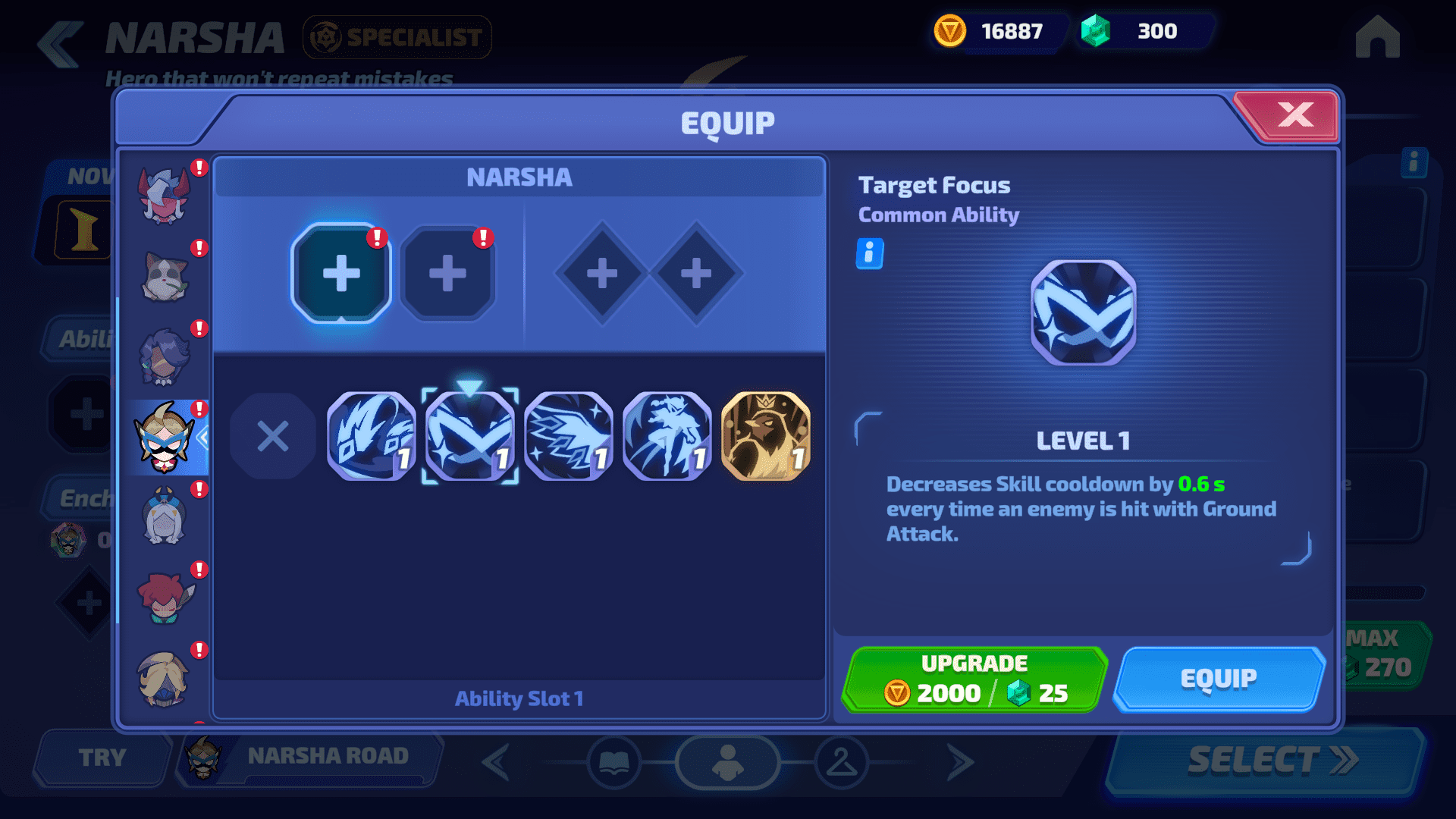The image size is (1456, 819).
Task: Select Narsha's masked hero portrait
Action: click(165, 438)
